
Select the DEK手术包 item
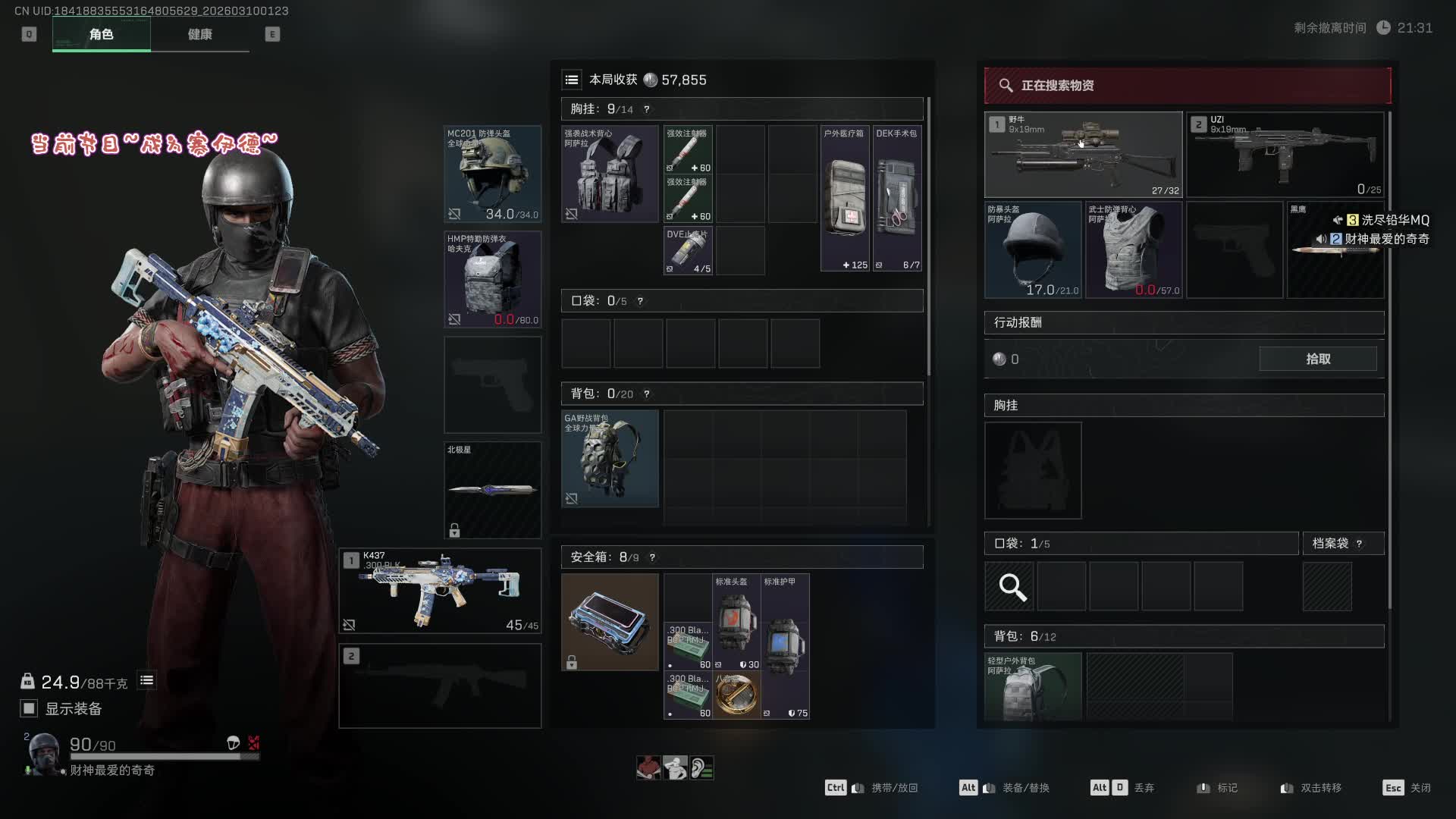coord(897,198)
